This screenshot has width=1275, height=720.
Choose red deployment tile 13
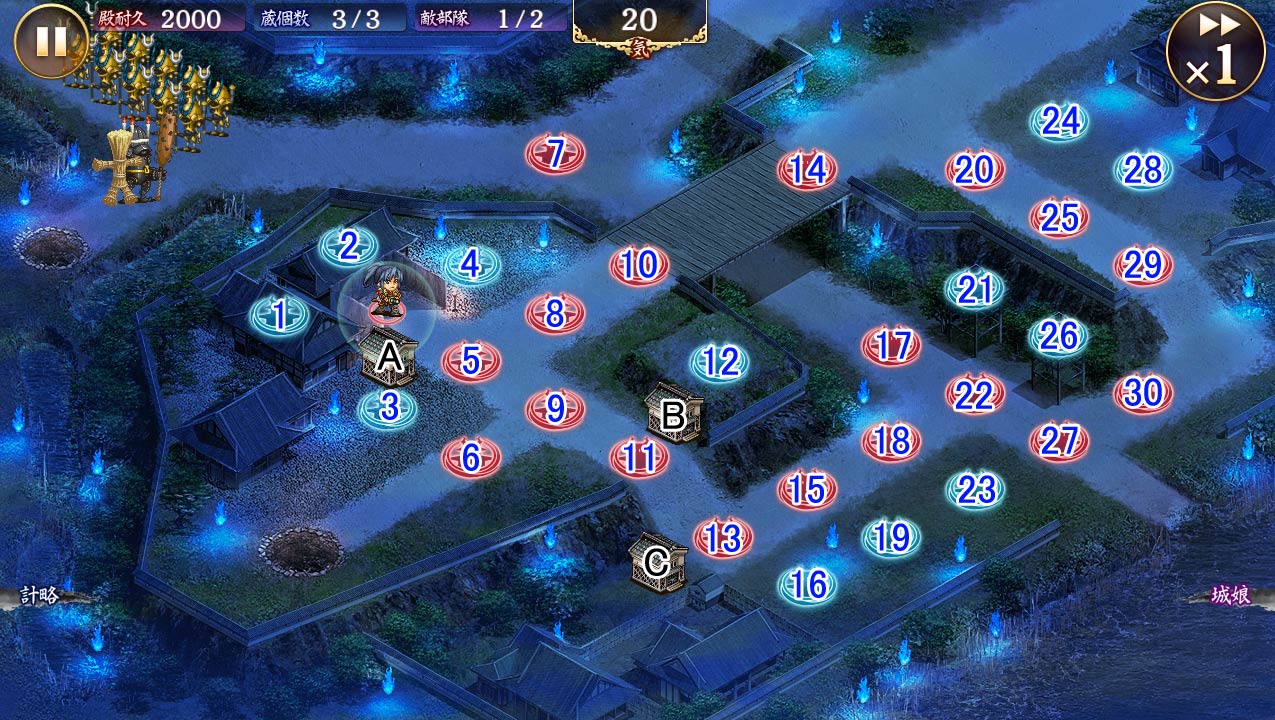pyautogui.click(x=722, y=538)
